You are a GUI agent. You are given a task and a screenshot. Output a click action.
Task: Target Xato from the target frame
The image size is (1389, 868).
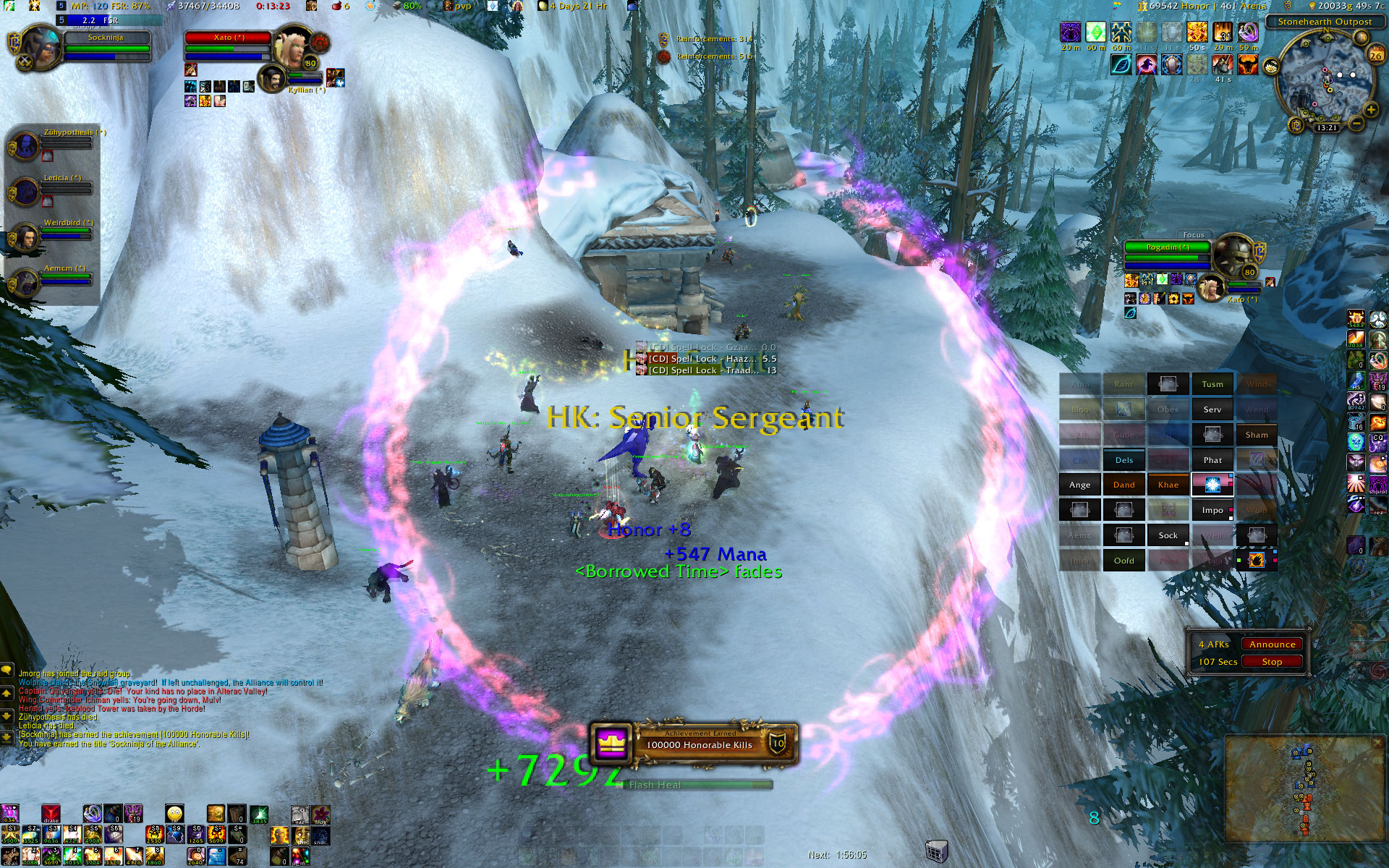228,38
